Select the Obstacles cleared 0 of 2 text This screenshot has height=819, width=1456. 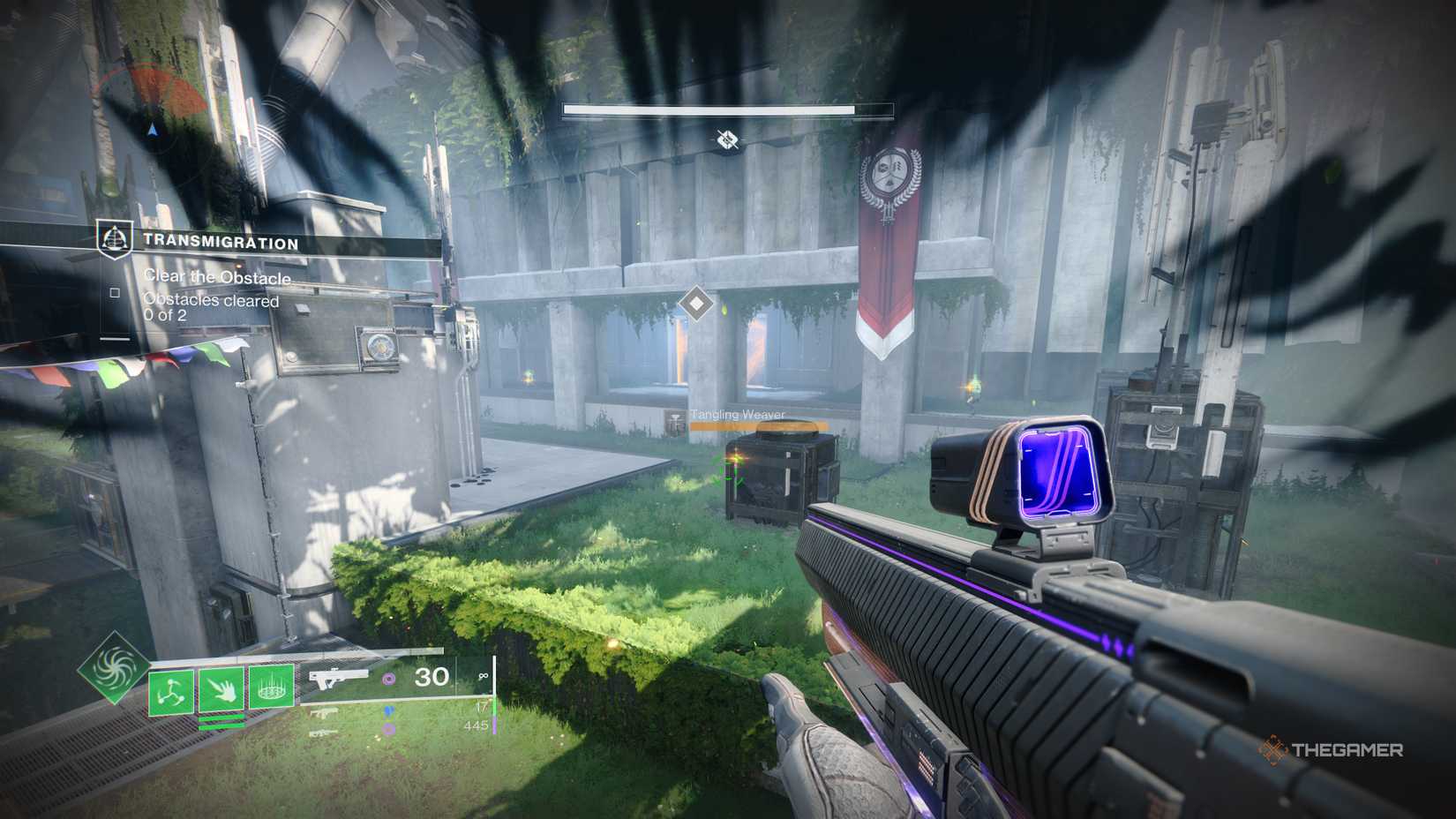coord(211,307)
